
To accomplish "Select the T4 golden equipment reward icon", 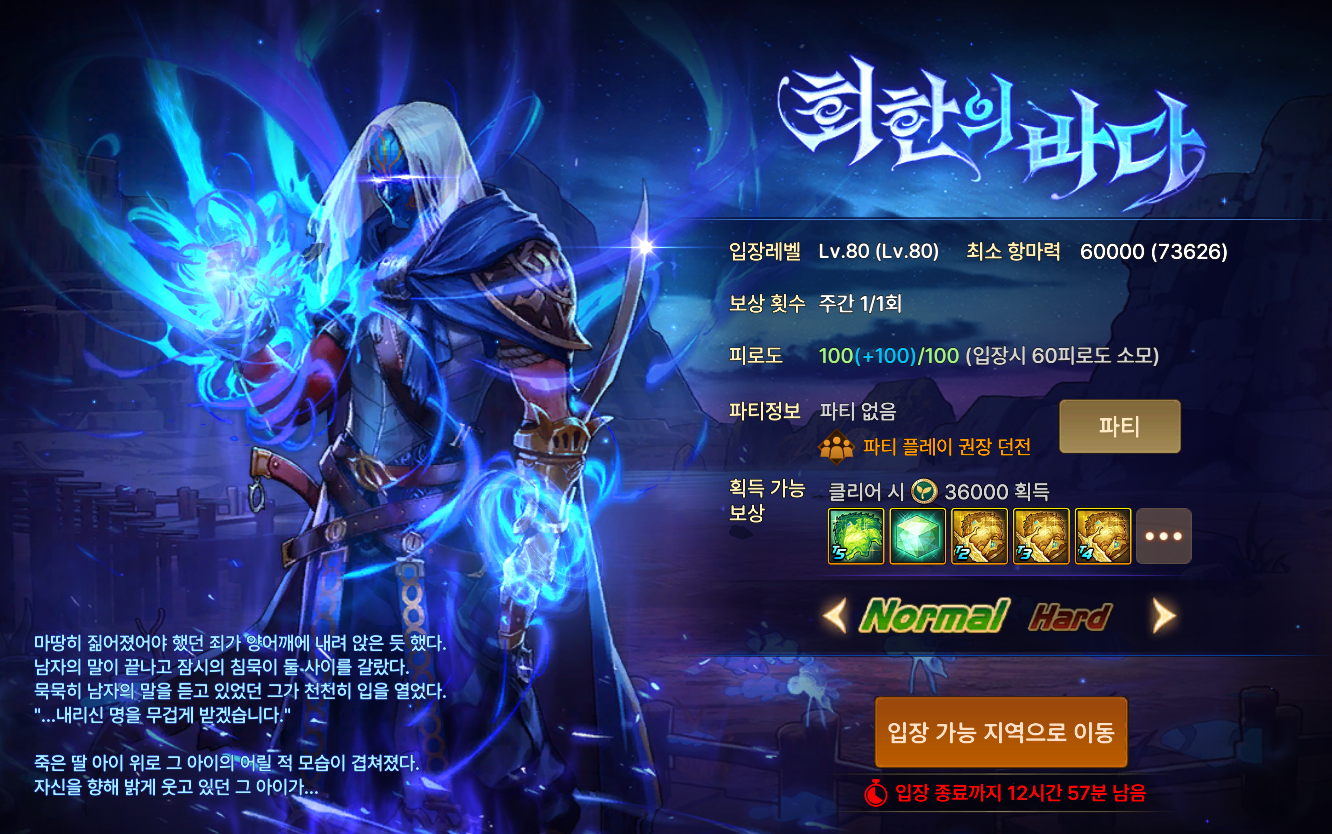I will (1103, 536).
